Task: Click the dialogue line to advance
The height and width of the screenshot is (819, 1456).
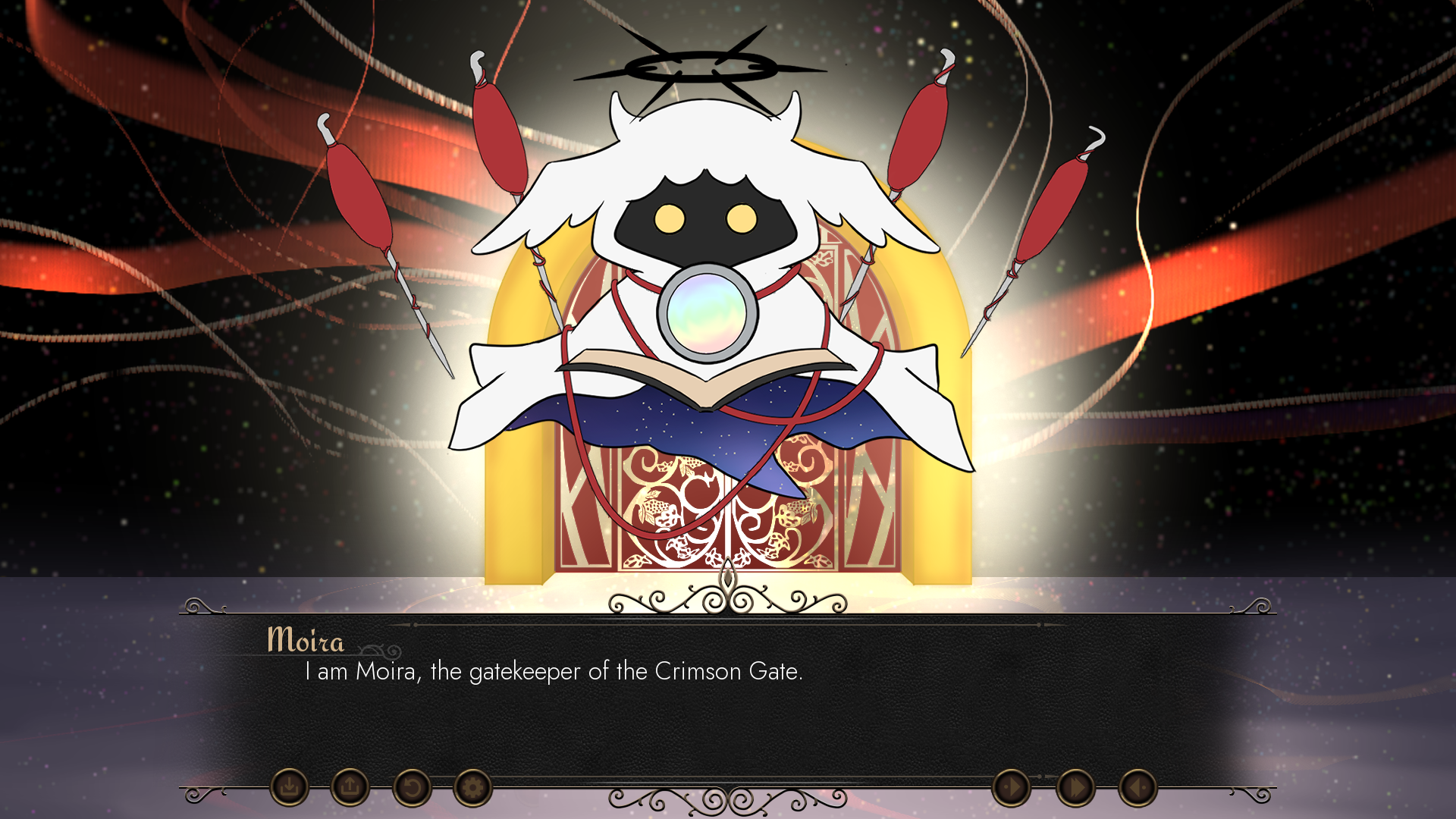Action: (x=554, y=670)
